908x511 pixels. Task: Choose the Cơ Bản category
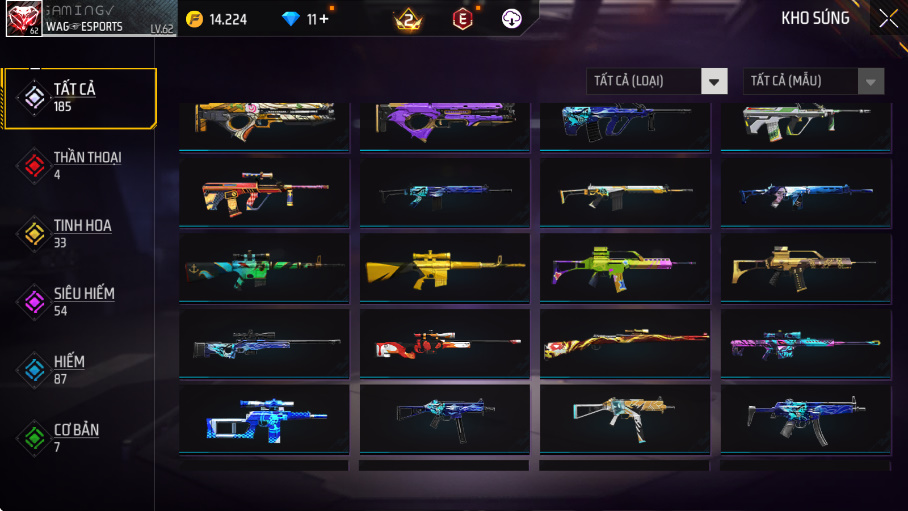click(80, 437)
